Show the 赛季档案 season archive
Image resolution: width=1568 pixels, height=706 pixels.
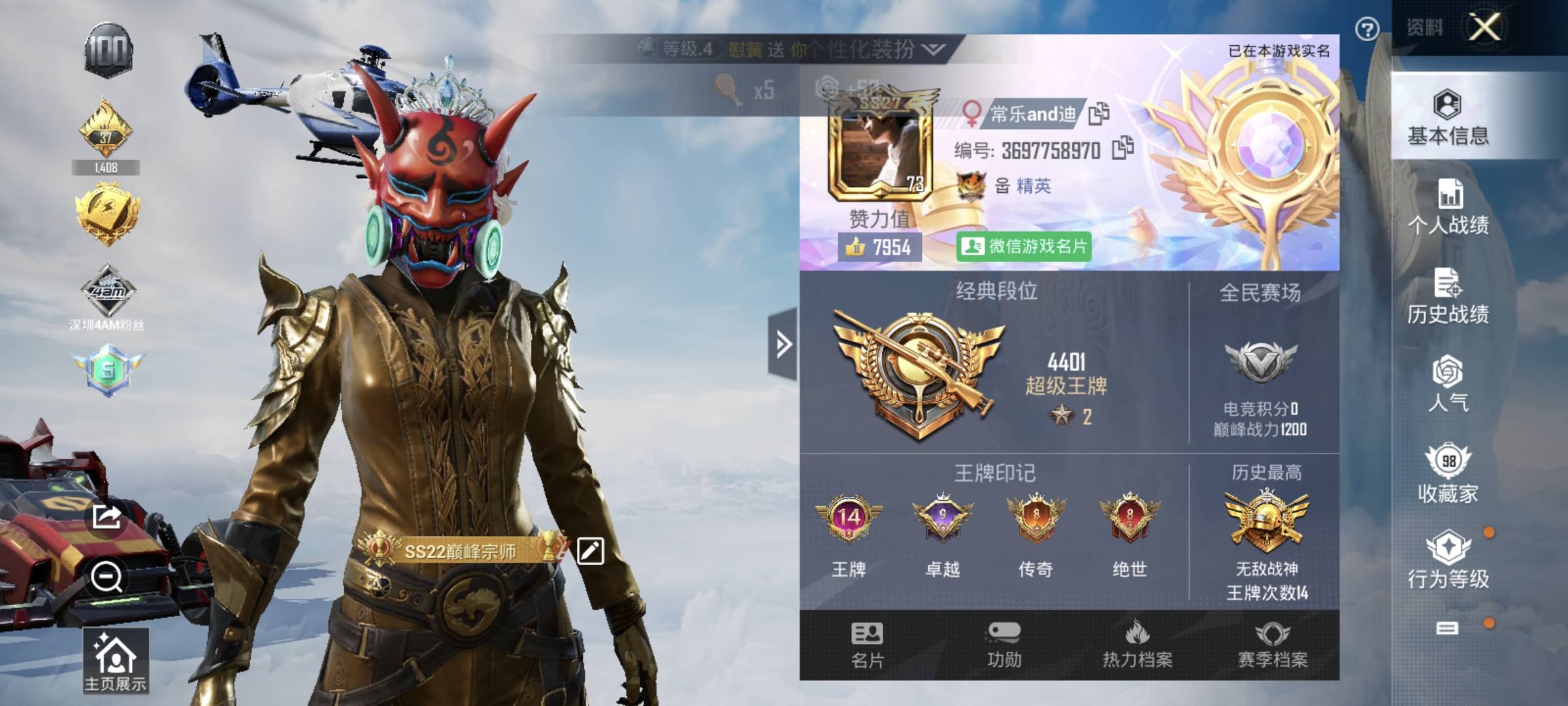pos(1272,645)
